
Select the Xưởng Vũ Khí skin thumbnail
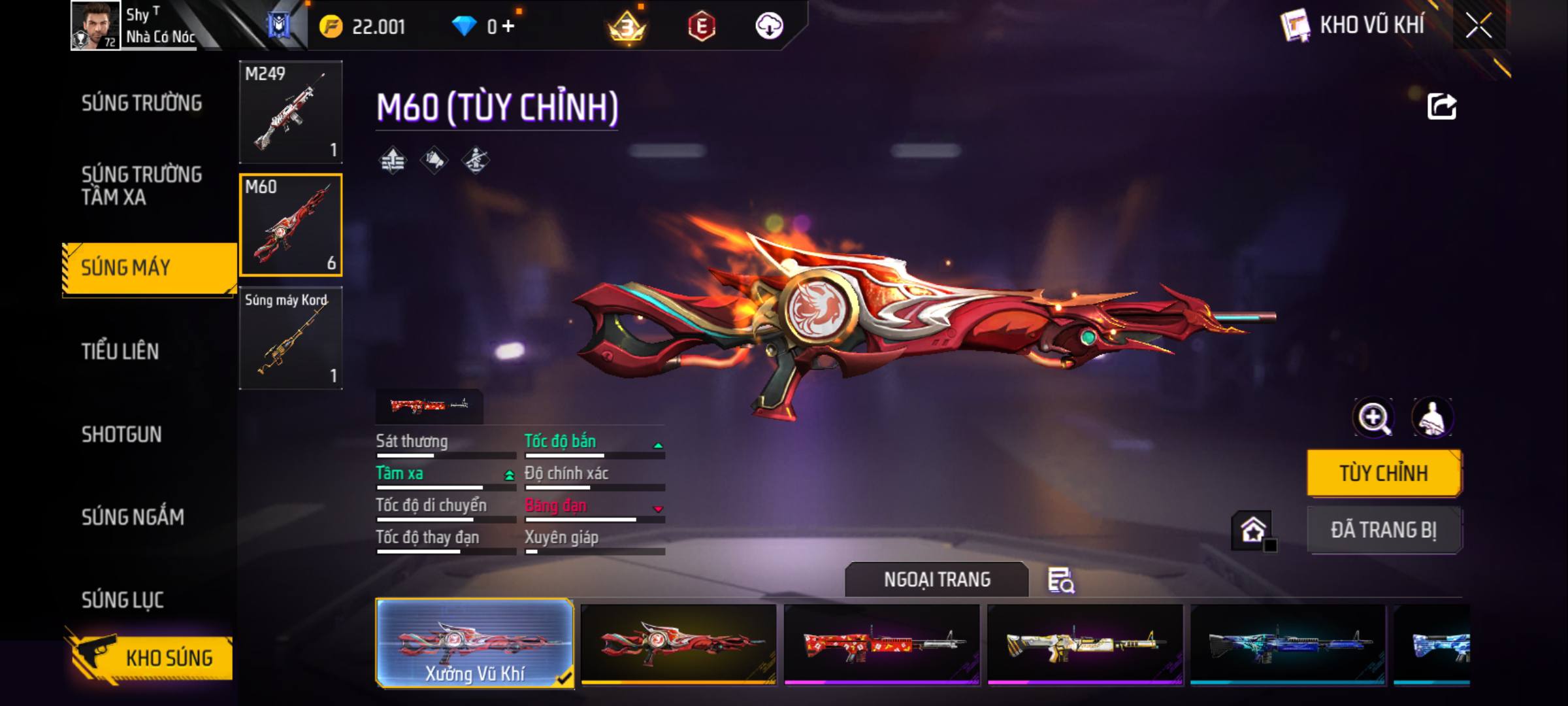(475, 644)
